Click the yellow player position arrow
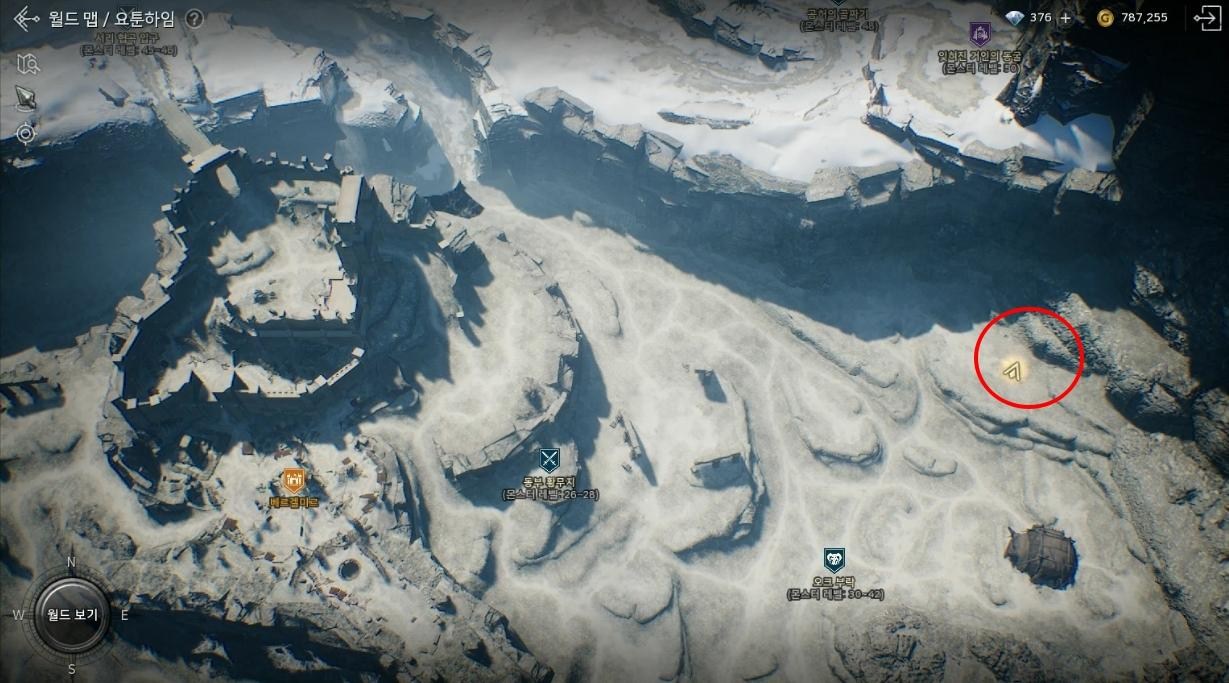The image size is (1229, 683). (1012, 372)
